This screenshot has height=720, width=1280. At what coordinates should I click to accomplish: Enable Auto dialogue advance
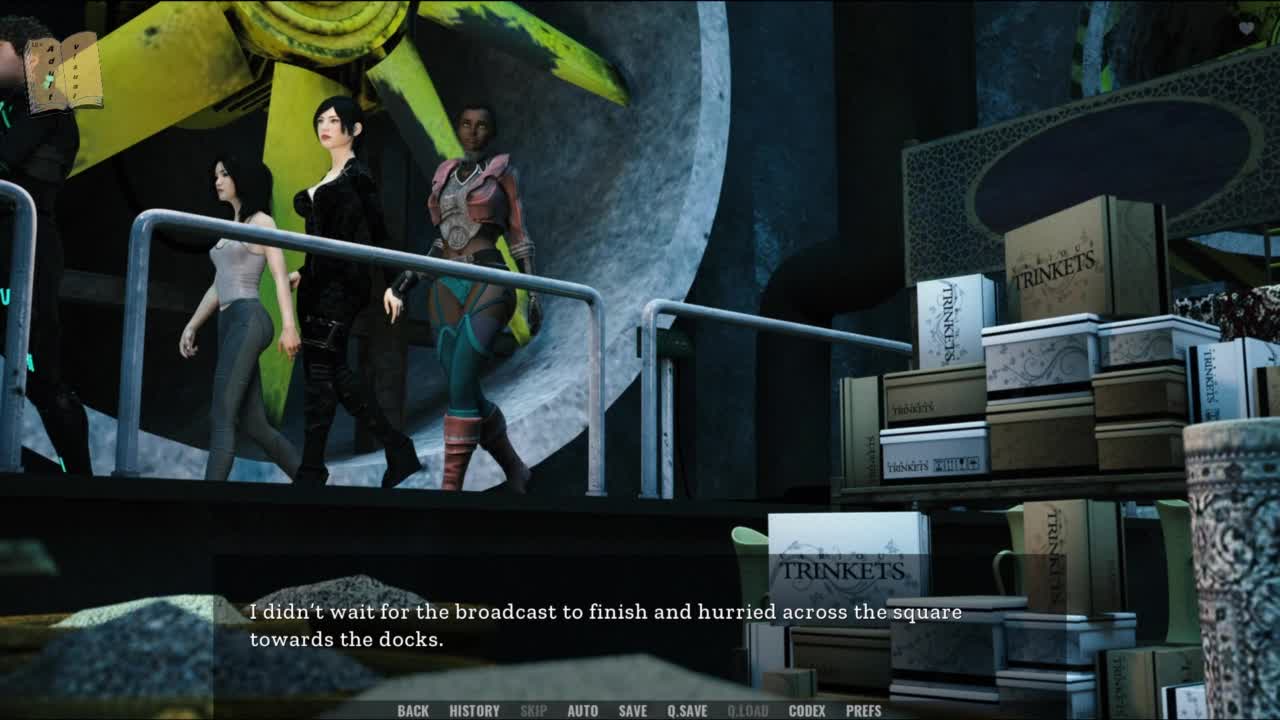(x=582, y=711)
